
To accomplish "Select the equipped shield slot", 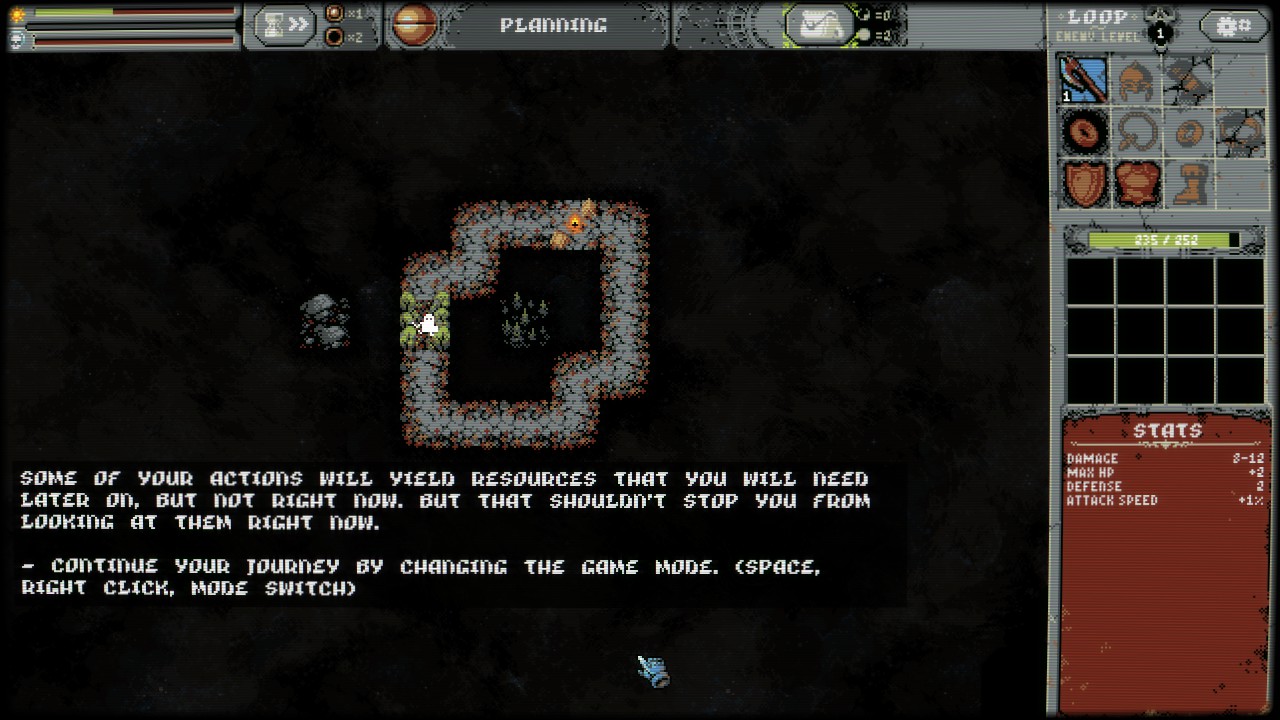I will (1084, 184).
